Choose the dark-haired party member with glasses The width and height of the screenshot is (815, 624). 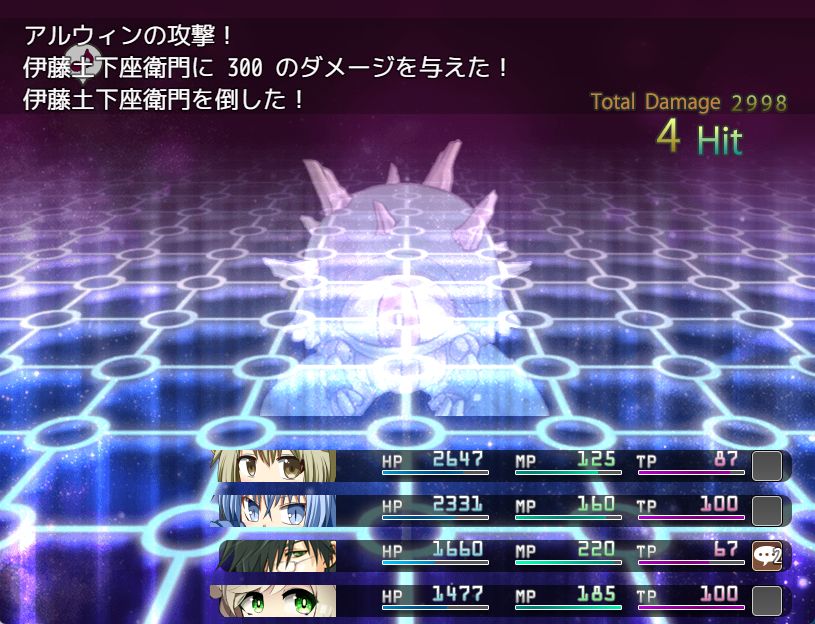278,555
